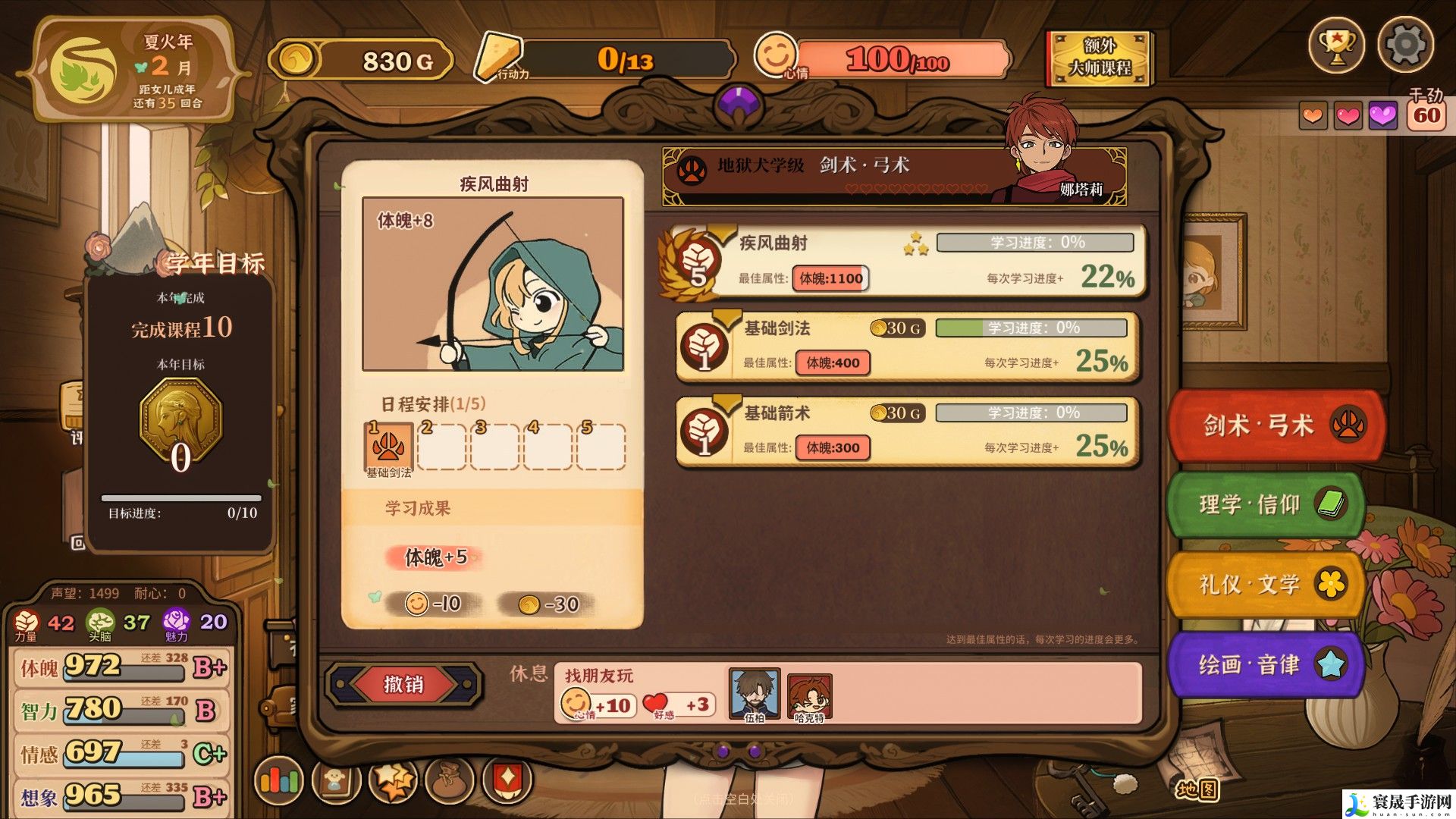
Task: Open the money bag icon
Action: tap(450, 780)
